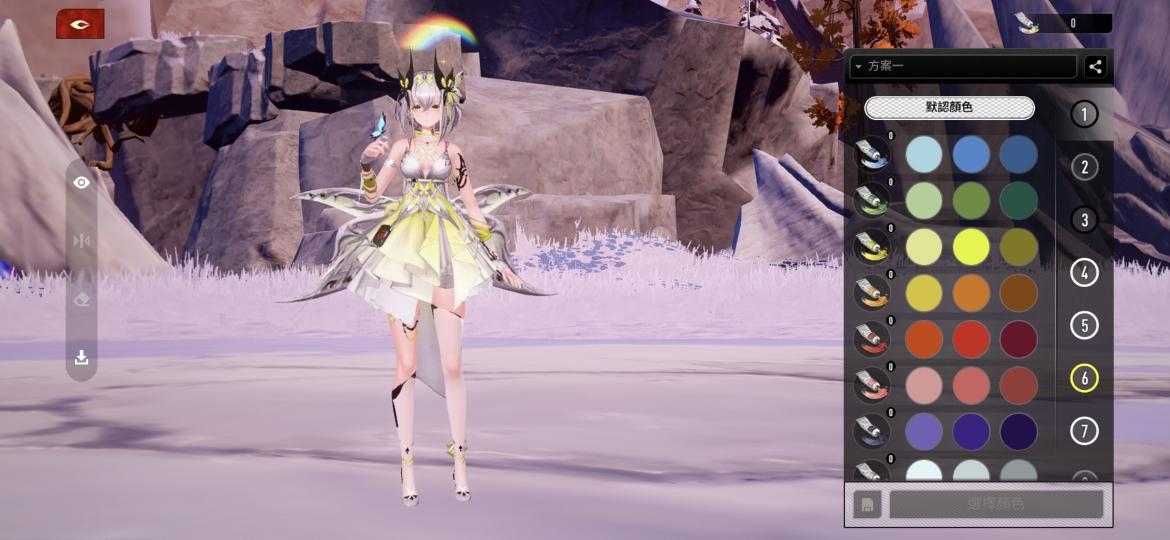Select dye slot number 4

tap(1084, 272)
